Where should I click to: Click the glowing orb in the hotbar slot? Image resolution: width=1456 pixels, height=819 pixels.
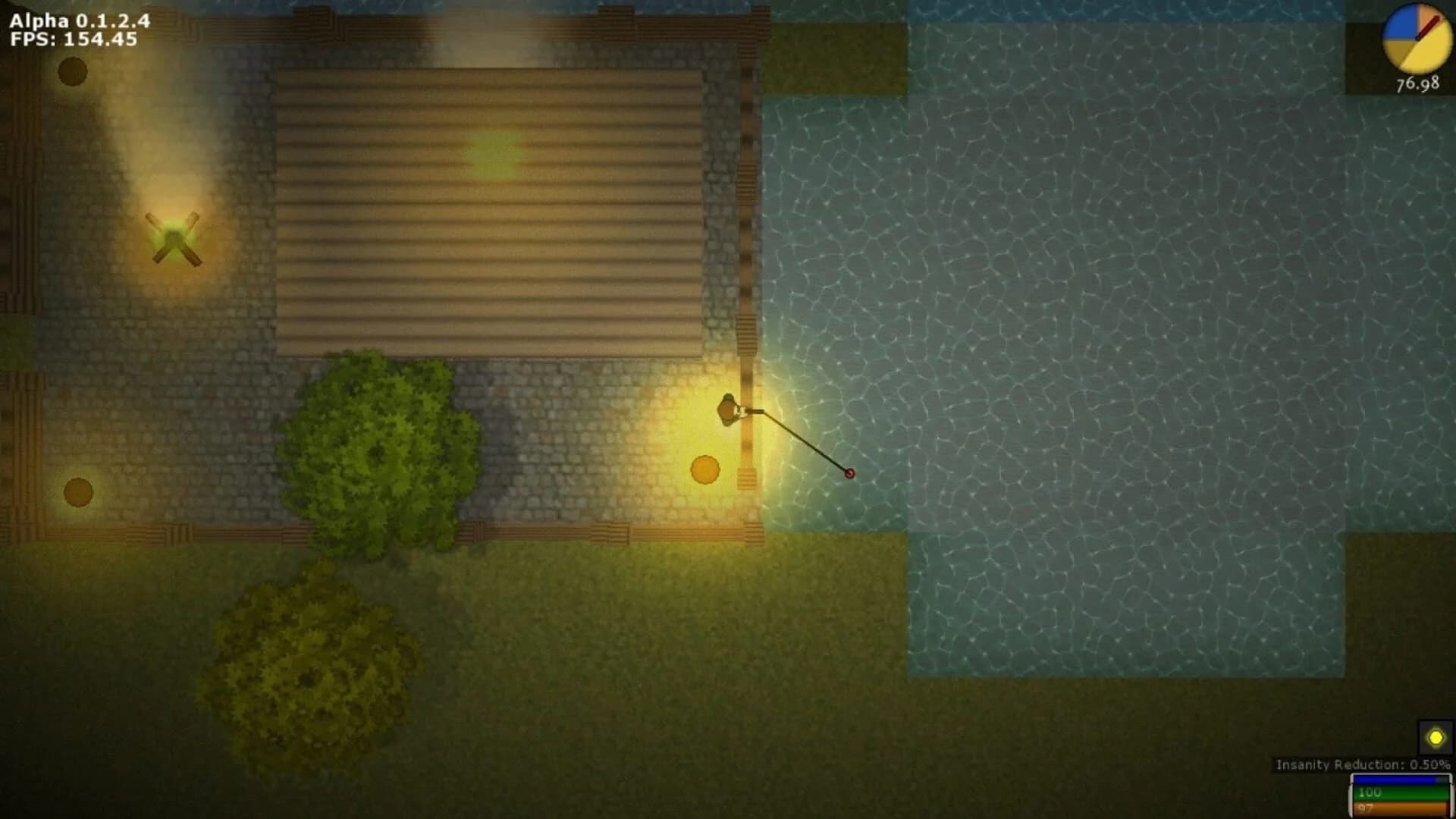[1436, 735]
